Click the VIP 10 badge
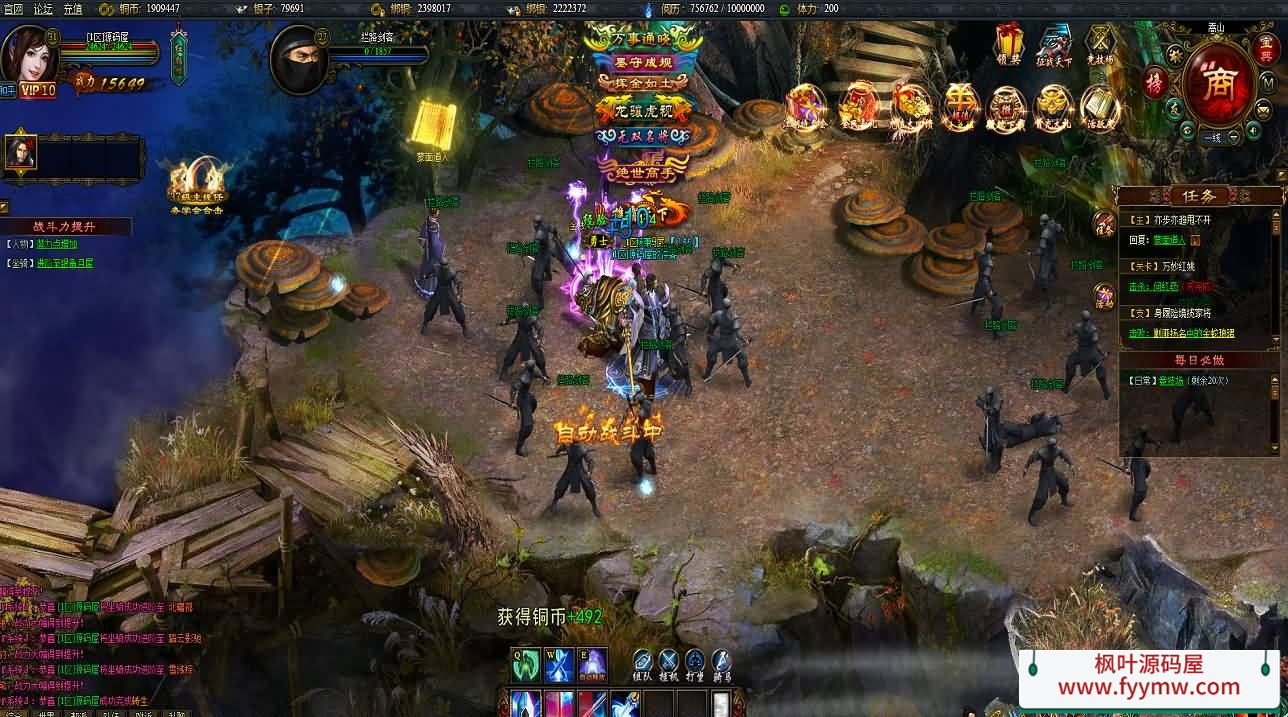This screenshot has width=1288, height=717. (38, 90)
